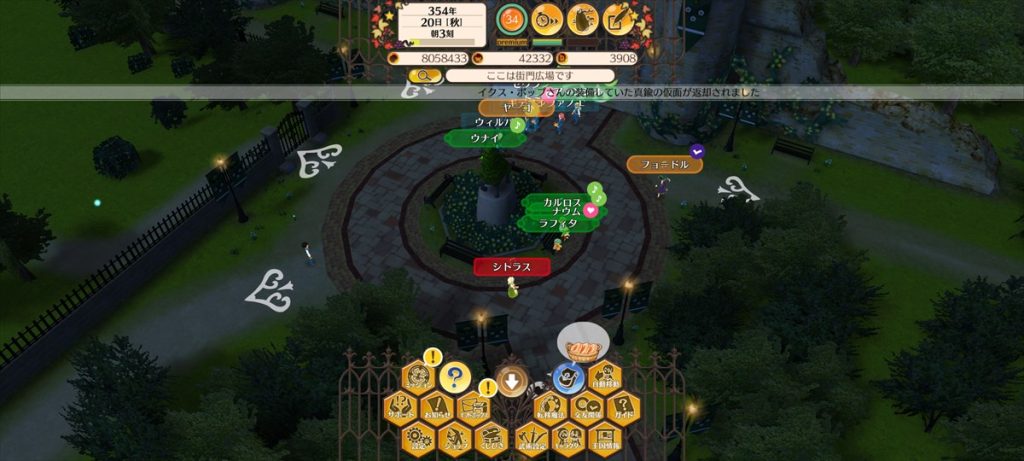Screen dimensions: 1024x461
Task: Click the stopwatch fast-forward icon
Action: coord(547,18)
